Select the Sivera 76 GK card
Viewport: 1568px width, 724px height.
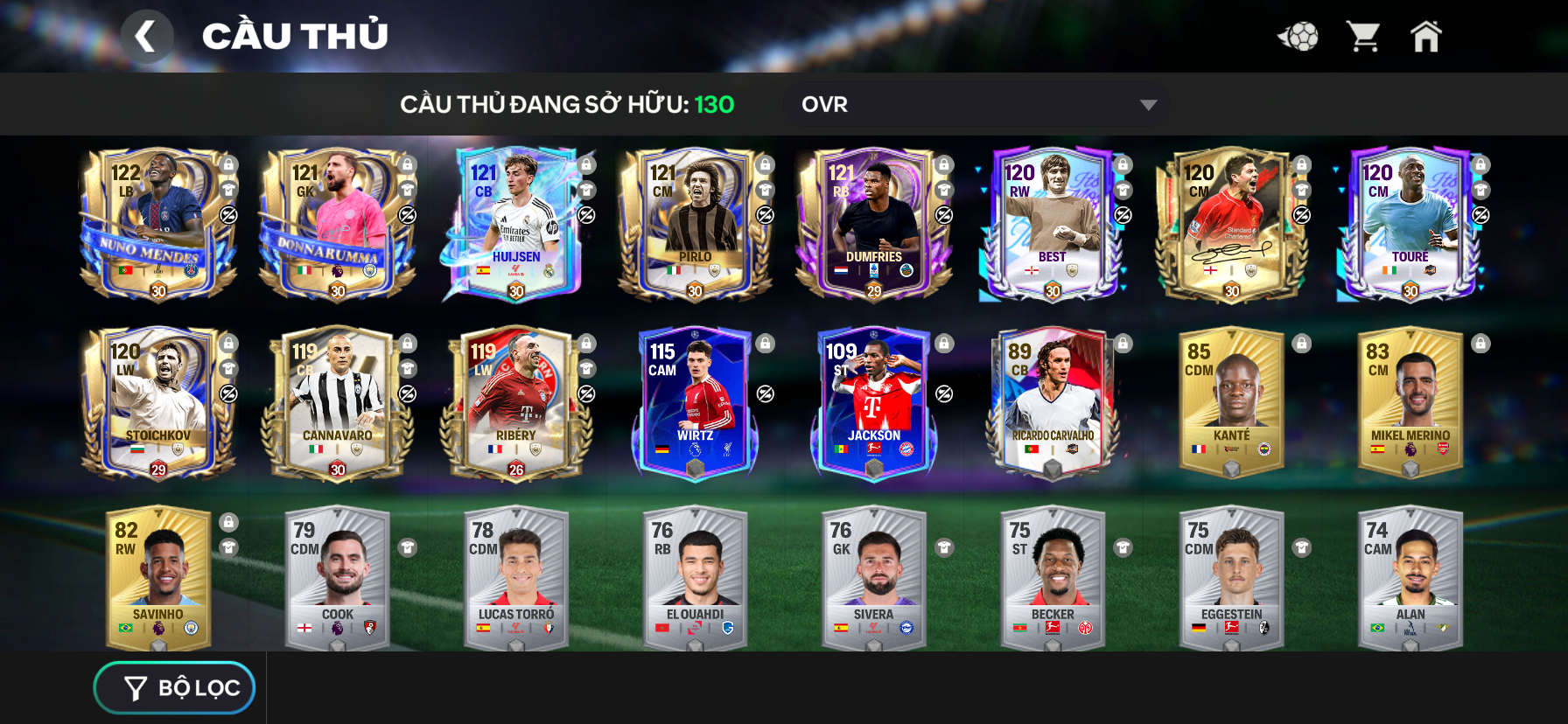tap(873, 579)
